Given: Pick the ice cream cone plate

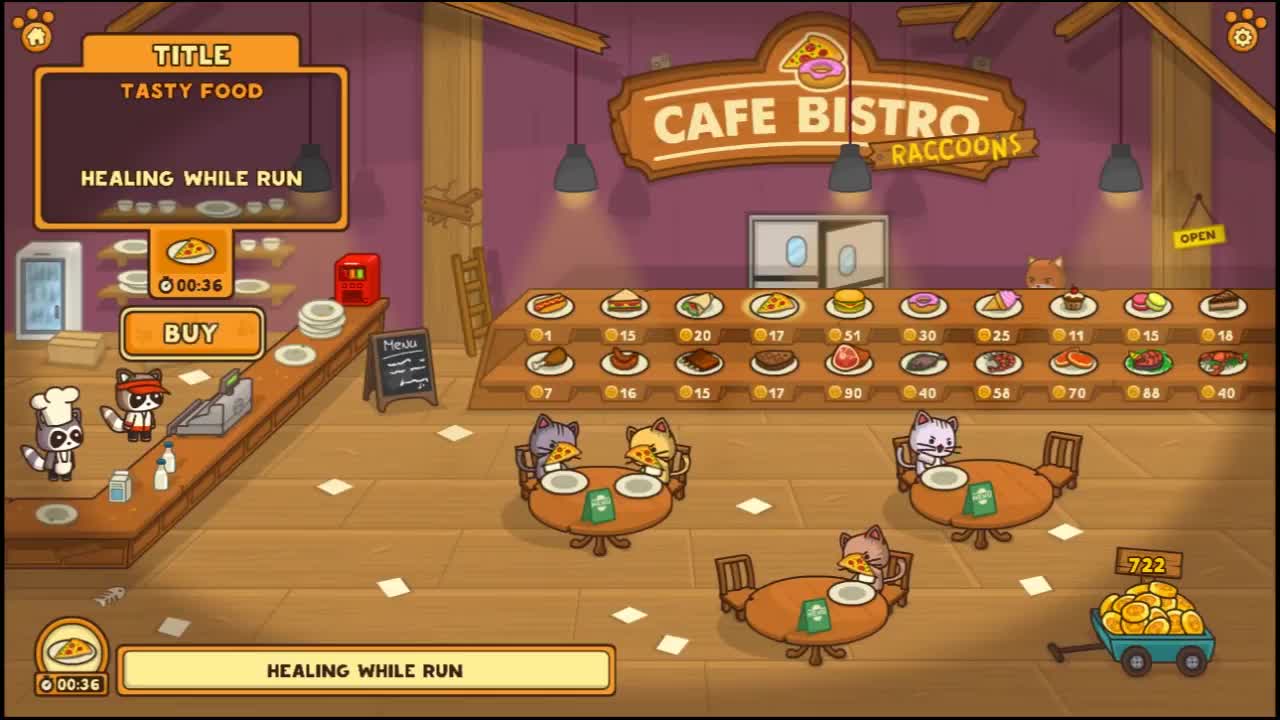Looking at the screenshot, I should coord(998,304).
